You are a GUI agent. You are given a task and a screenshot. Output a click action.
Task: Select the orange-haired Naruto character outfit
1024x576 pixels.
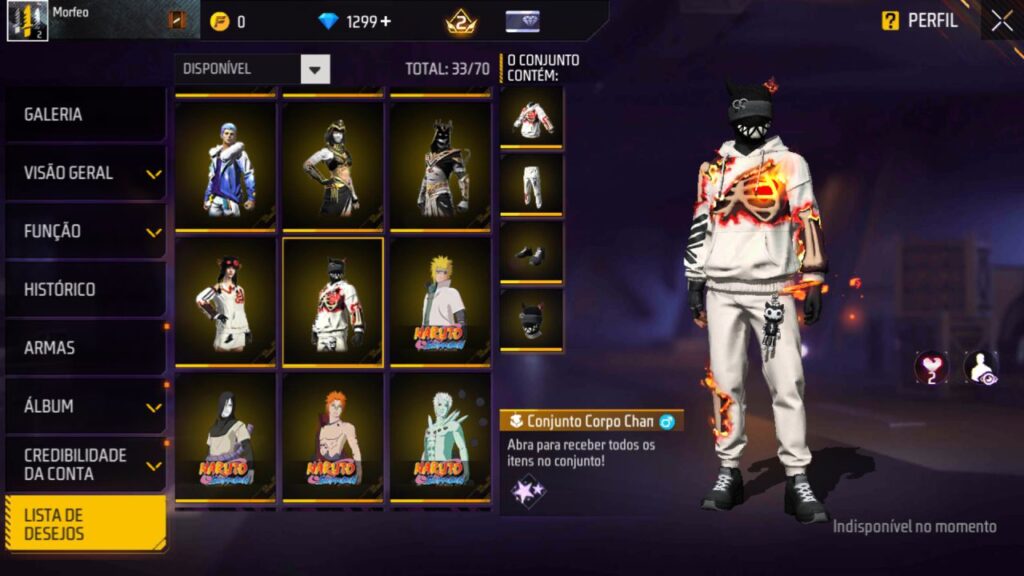coord(332,437)
